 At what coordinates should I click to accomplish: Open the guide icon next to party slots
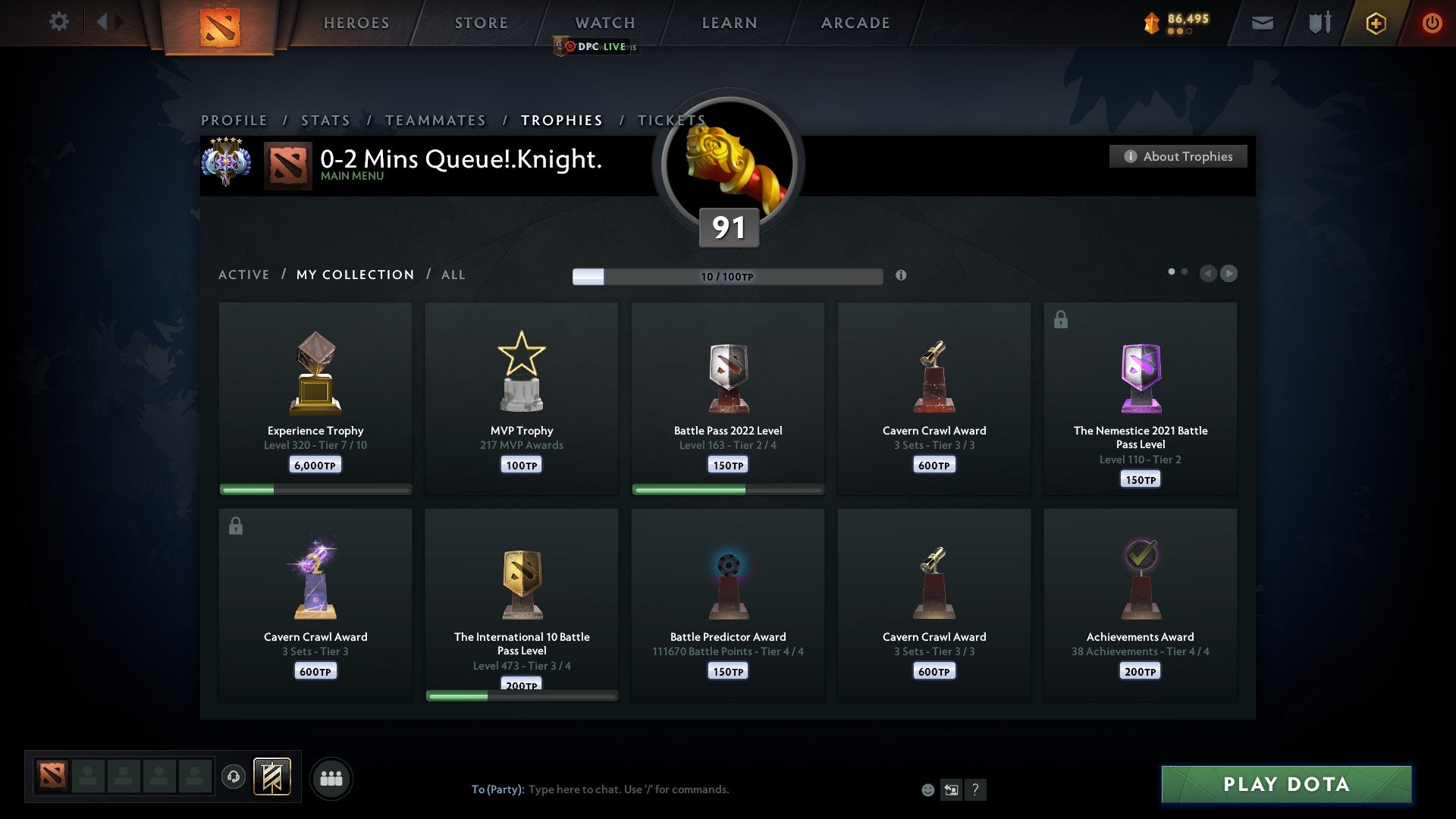(273, 777)
